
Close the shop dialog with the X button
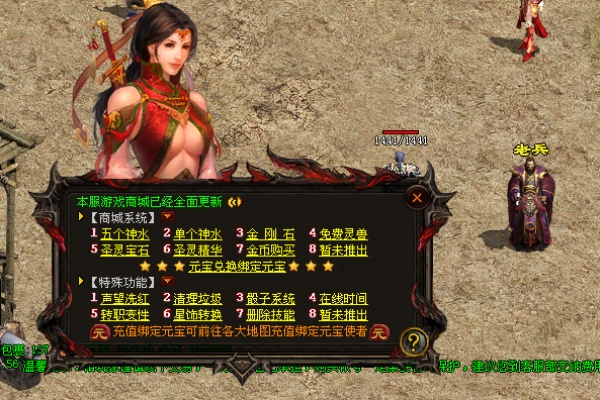tap(416, 198)
